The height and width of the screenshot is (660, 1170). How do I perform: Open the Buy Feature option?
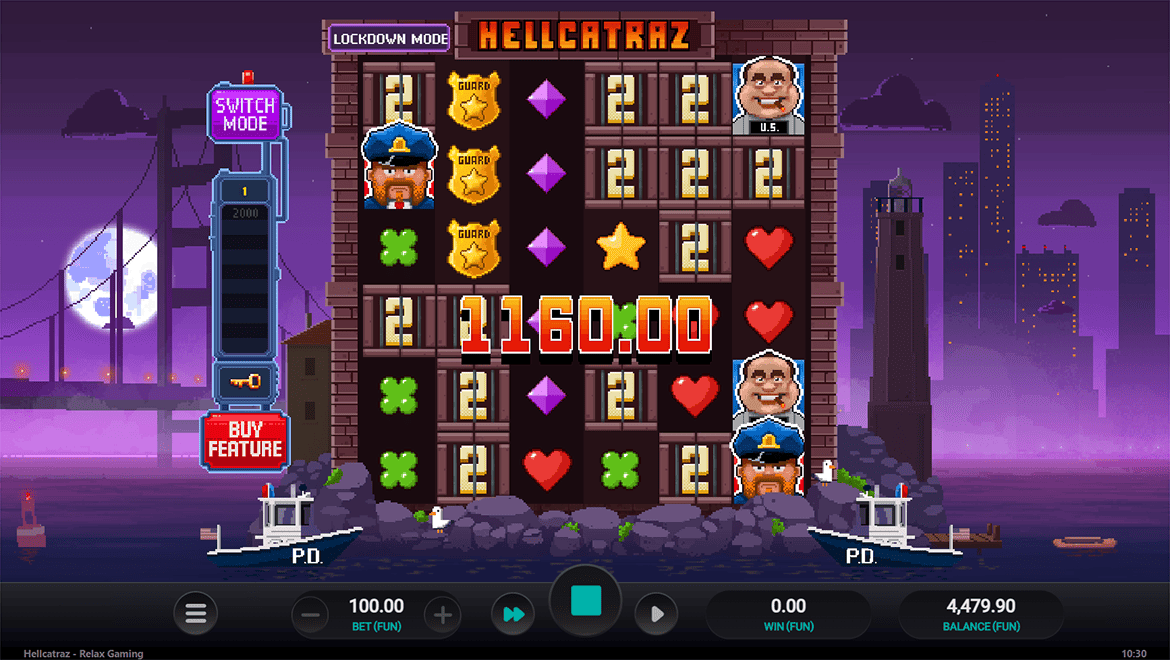(x=245, y=440)
